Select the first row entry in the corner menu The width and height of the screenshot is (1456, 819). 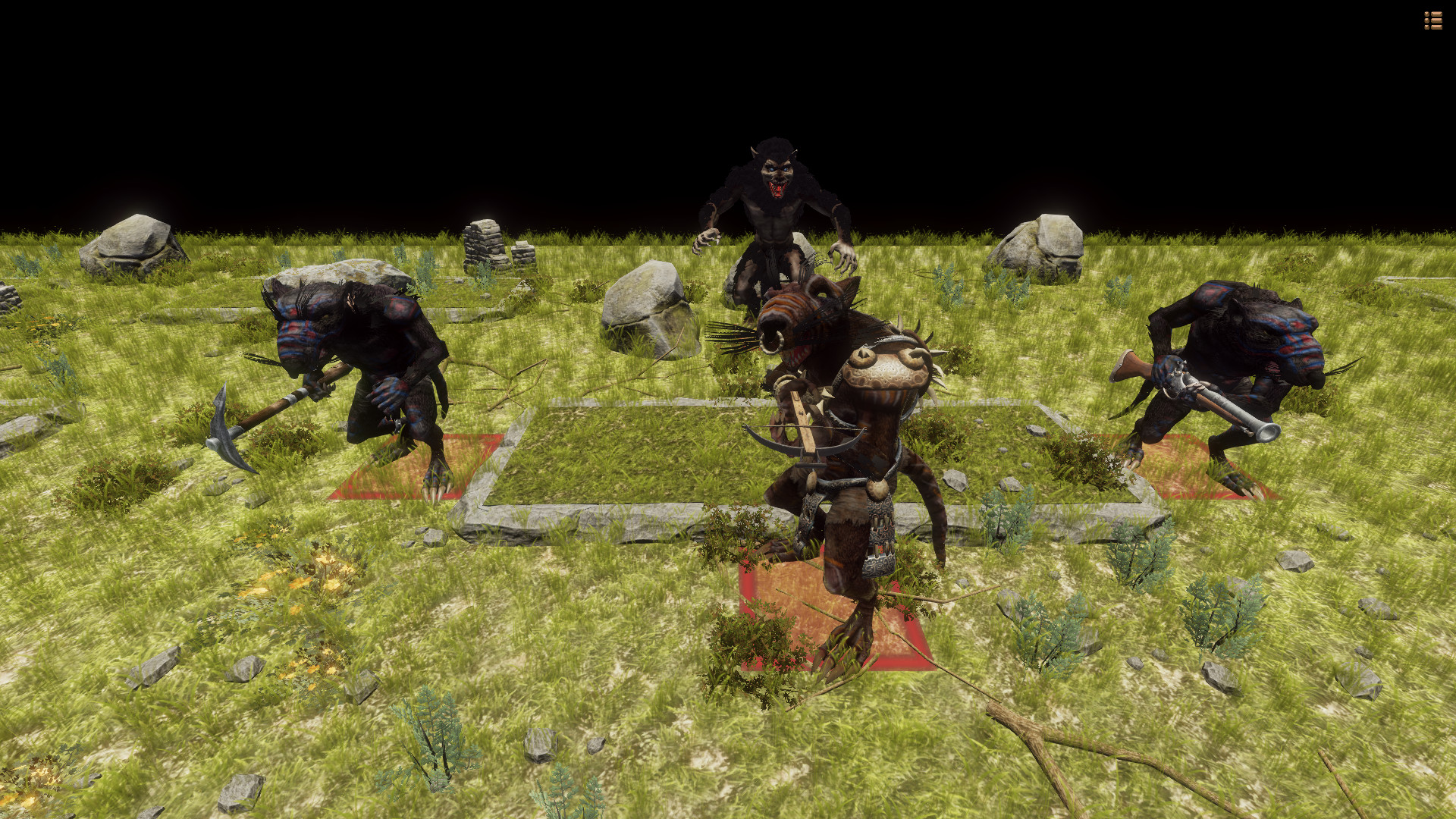click(x=1433, y=14)
